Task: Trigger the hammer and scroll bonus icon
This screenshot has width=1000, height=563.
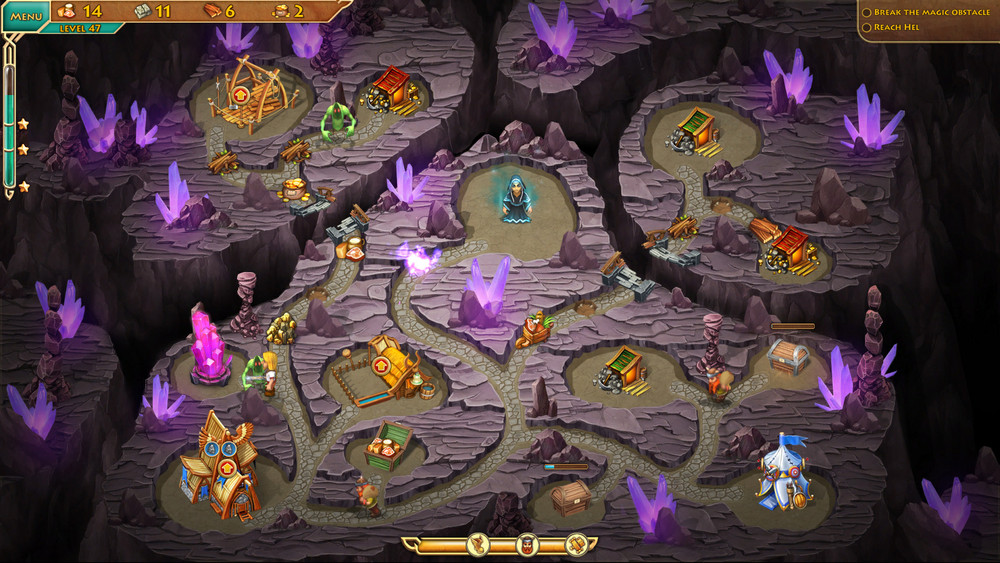Action: pyautogui.click(x=575, y=545)
